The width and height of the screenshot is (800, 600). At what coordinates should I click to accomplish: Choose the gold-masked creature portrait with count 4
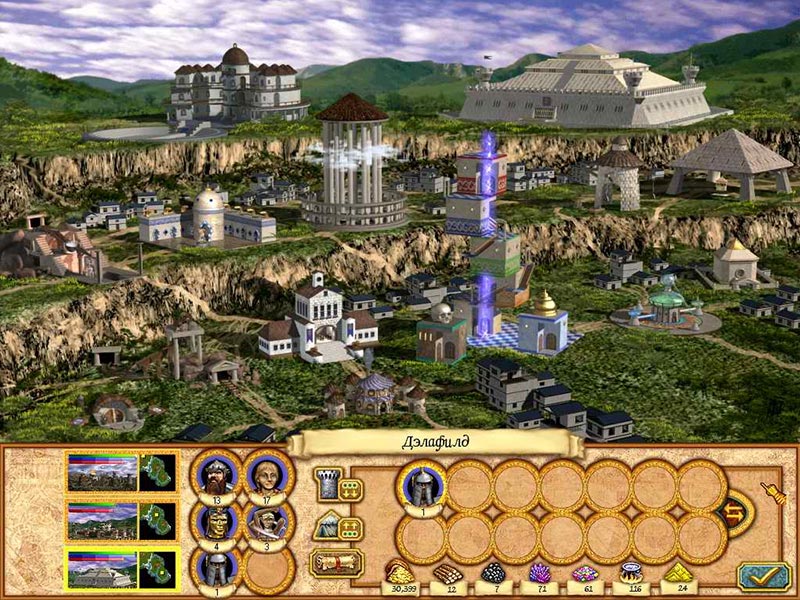216,523
